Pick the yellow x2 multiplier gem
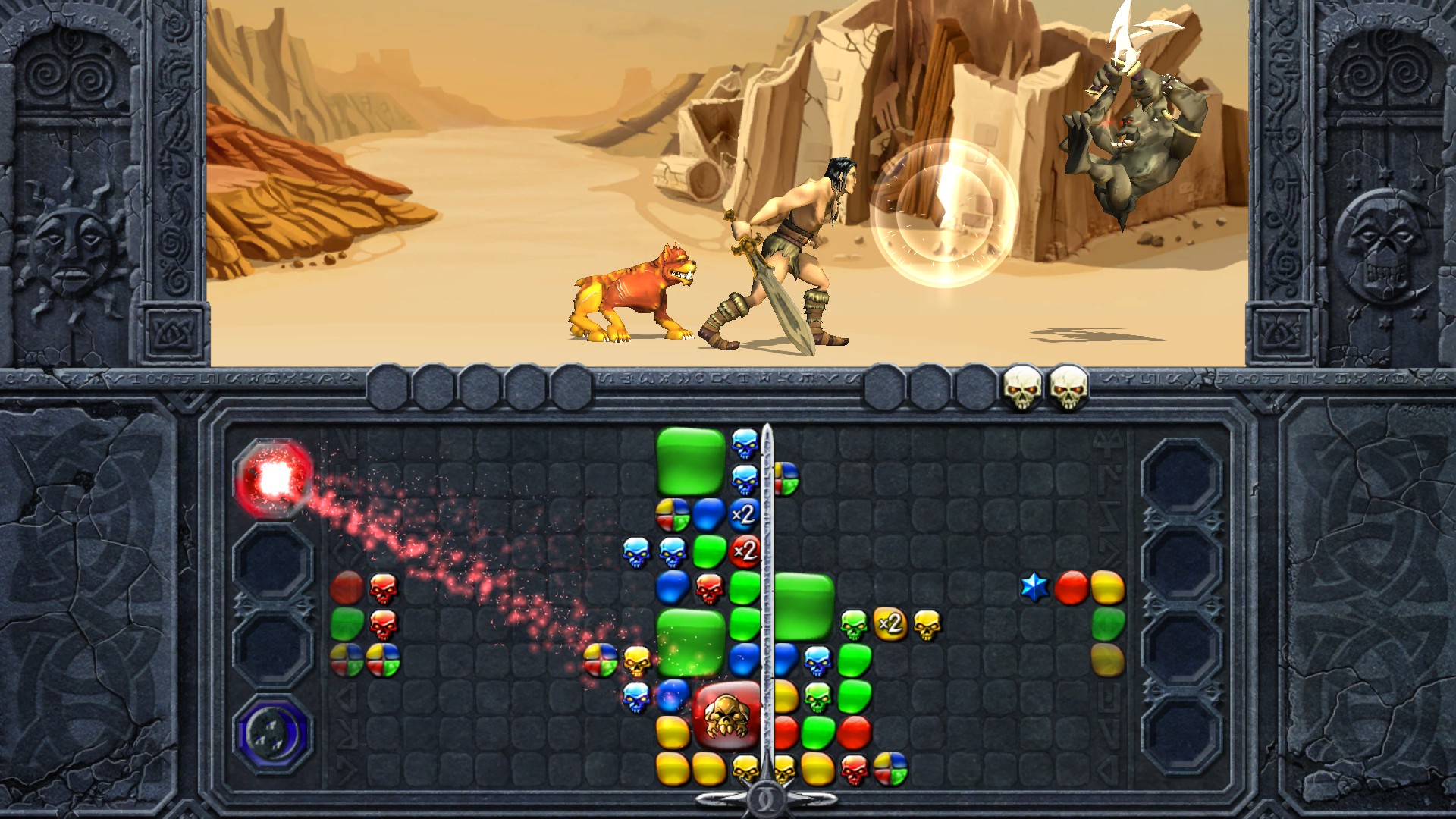 click(890, 624)
